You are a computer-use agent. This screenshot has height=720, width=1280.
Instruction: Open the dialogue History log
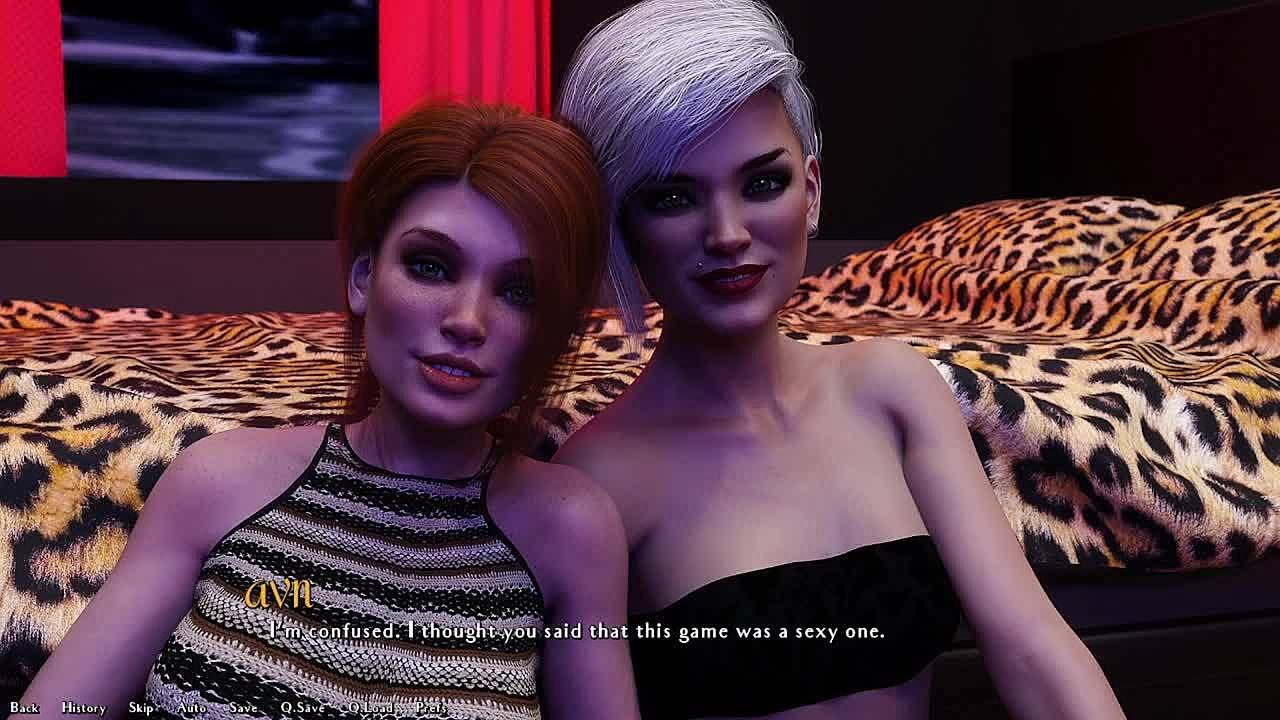[84, 708]
